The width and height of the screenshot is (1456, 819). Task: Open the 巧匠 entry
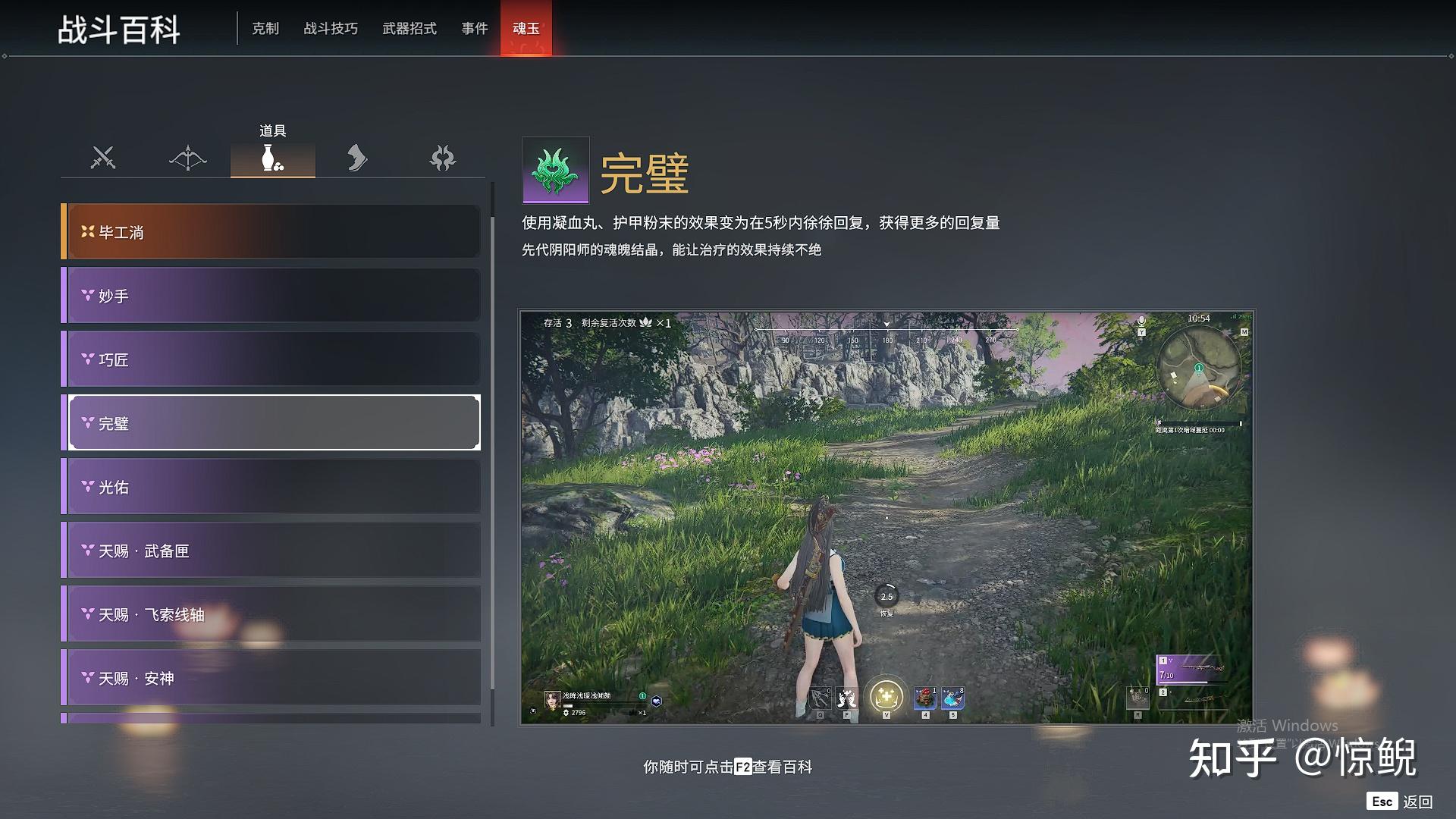[x=273, y=359]
